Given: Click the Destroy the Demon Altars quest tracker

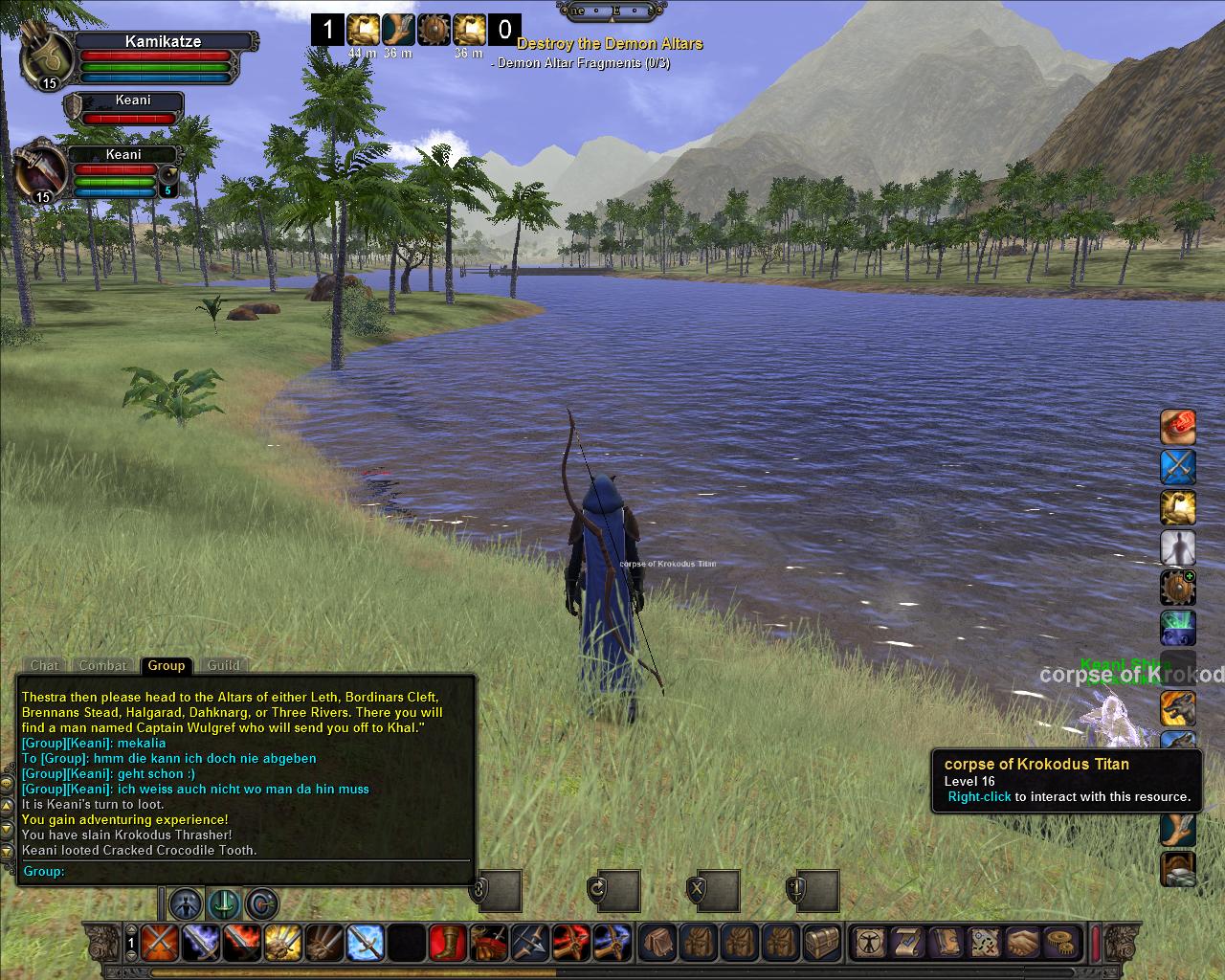Looking at the screenshot, I should (610, 44).
